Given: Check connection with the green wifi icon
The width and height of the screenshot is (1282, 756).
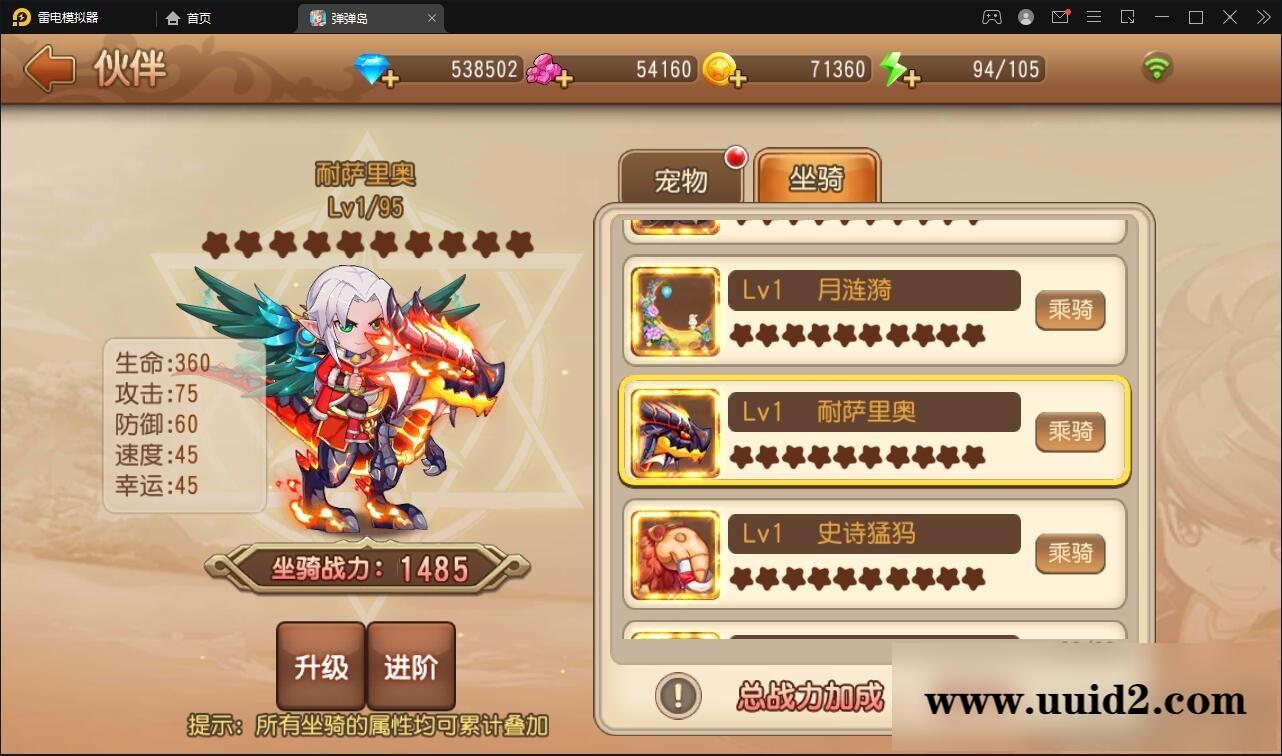Looking at the screenshot, I should [1158, 67].
